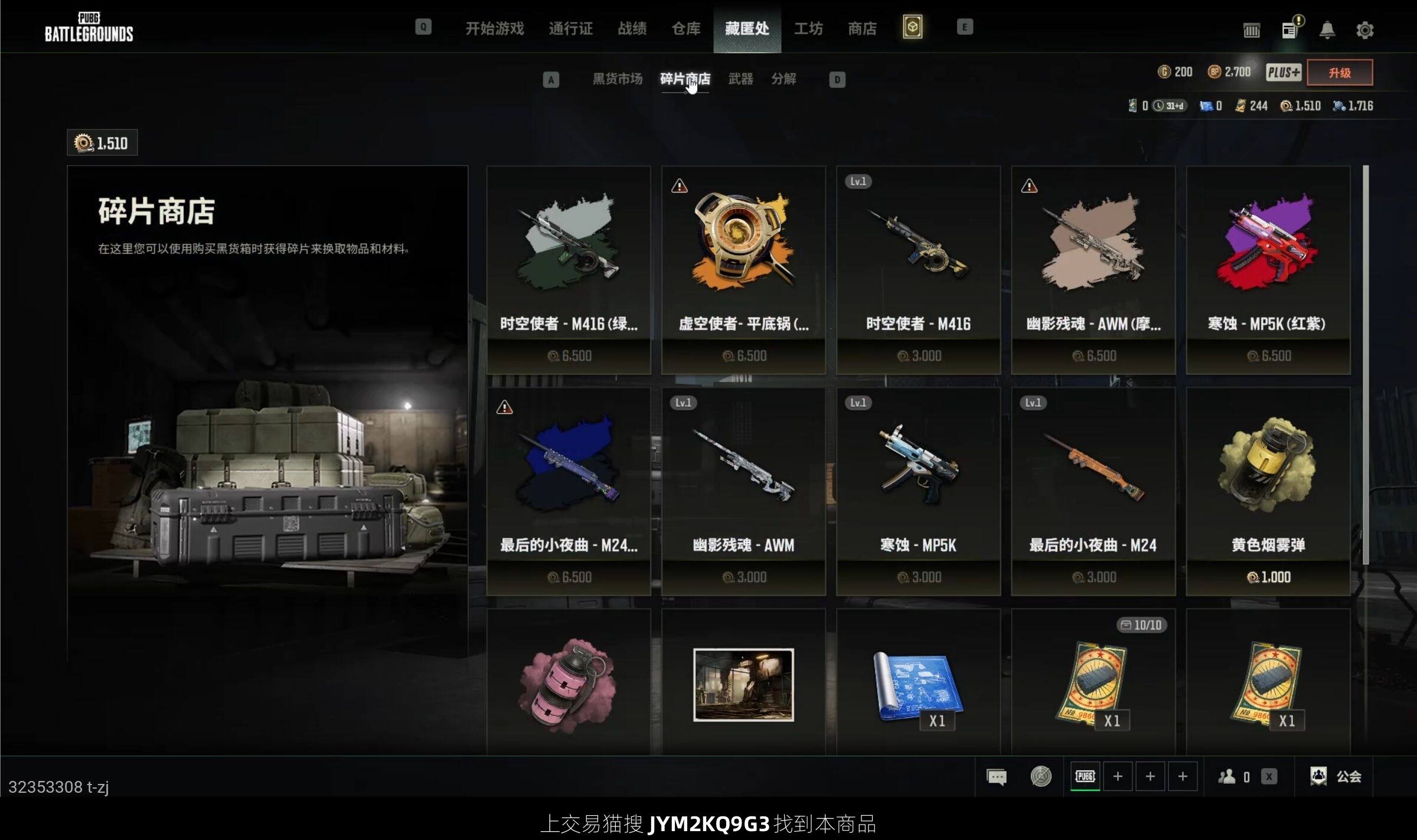
Task: Choose the 寒蚀 - MP5K (红紫) item
Action: point(1268,269)
